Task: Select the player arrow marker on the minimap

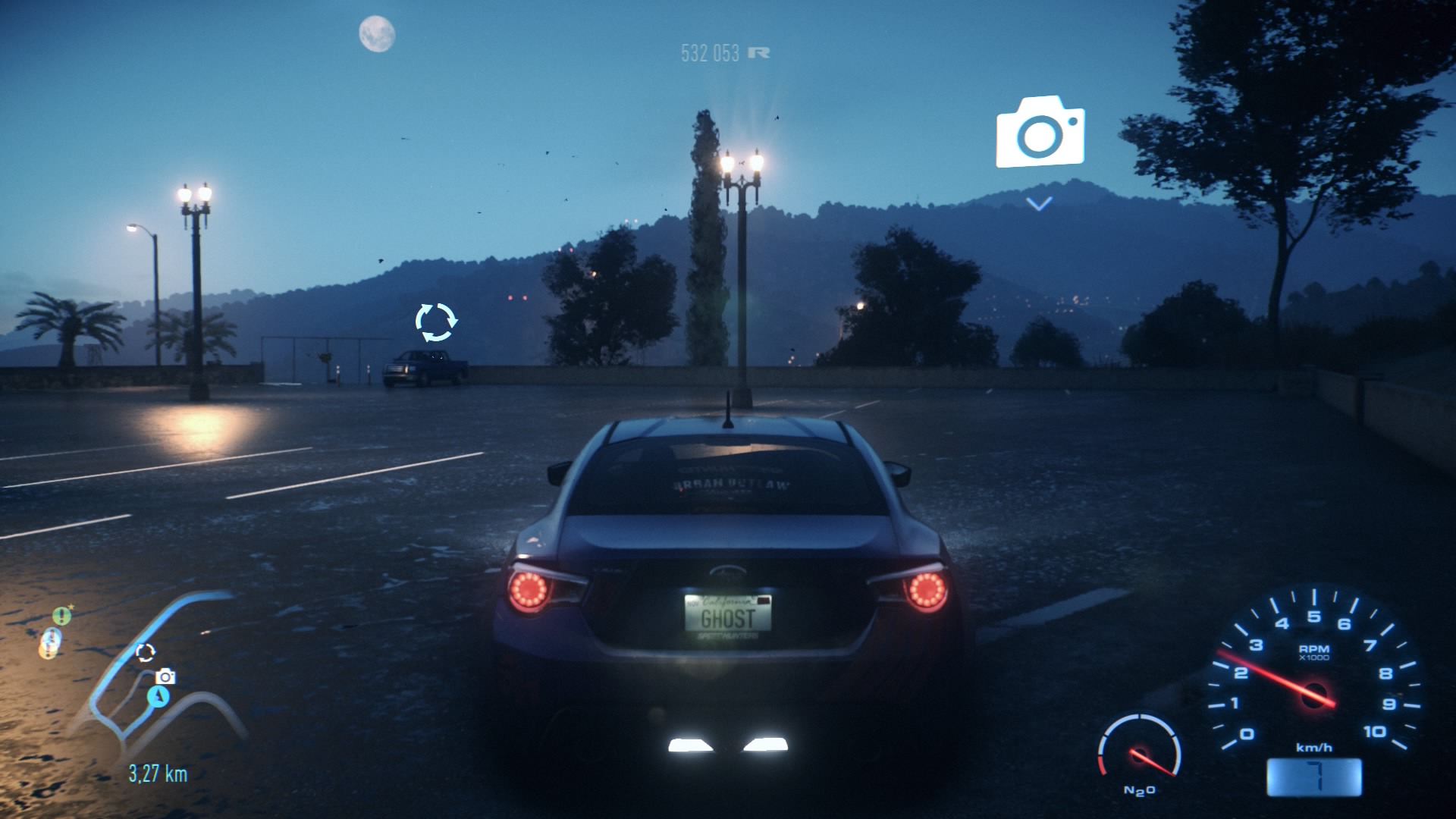Action: (158, 695)
